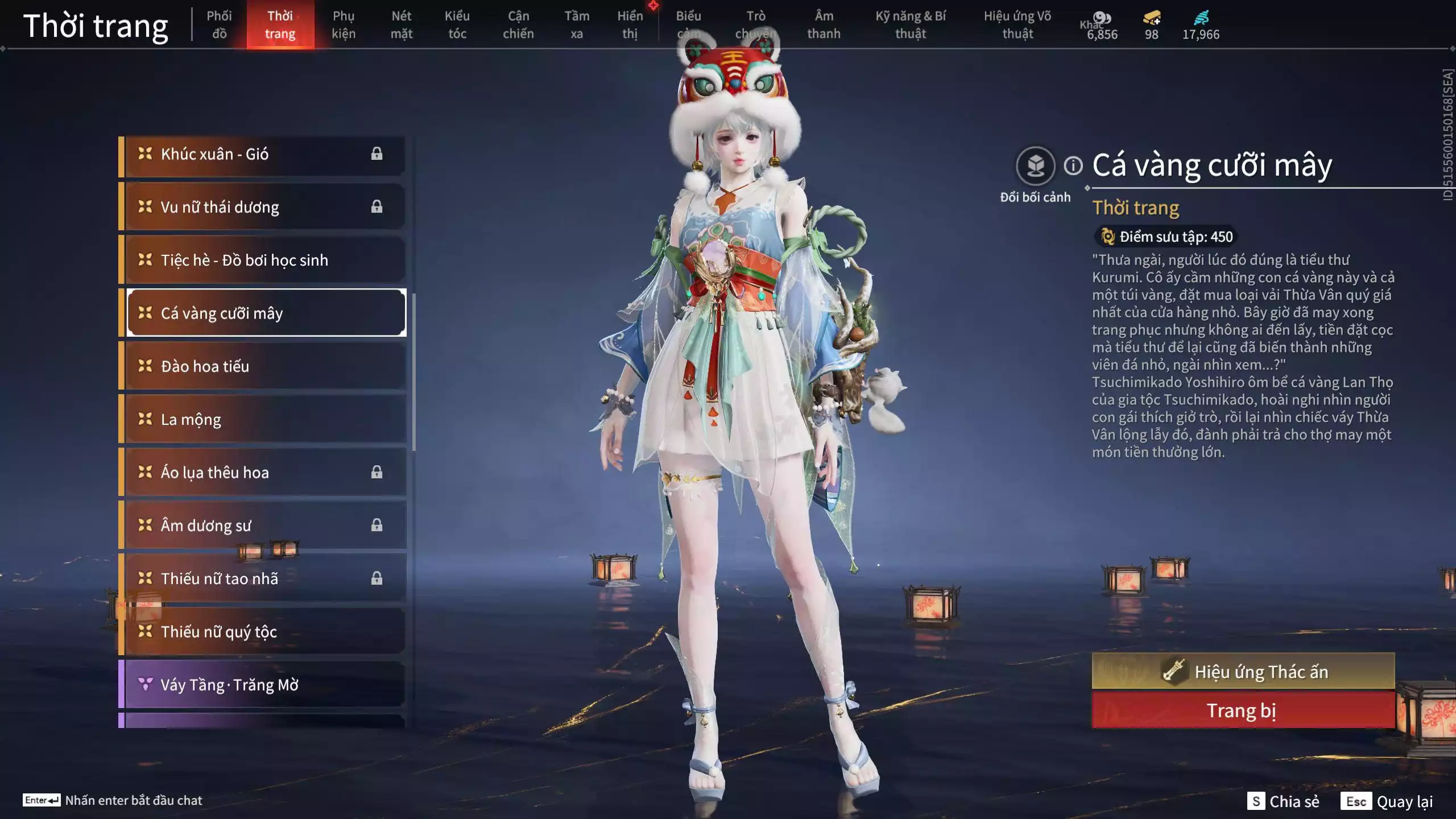The image size is (1456, 819).
Task: Click the Khác currency icon showing 6,856
Action: [x=1102, y=17]
